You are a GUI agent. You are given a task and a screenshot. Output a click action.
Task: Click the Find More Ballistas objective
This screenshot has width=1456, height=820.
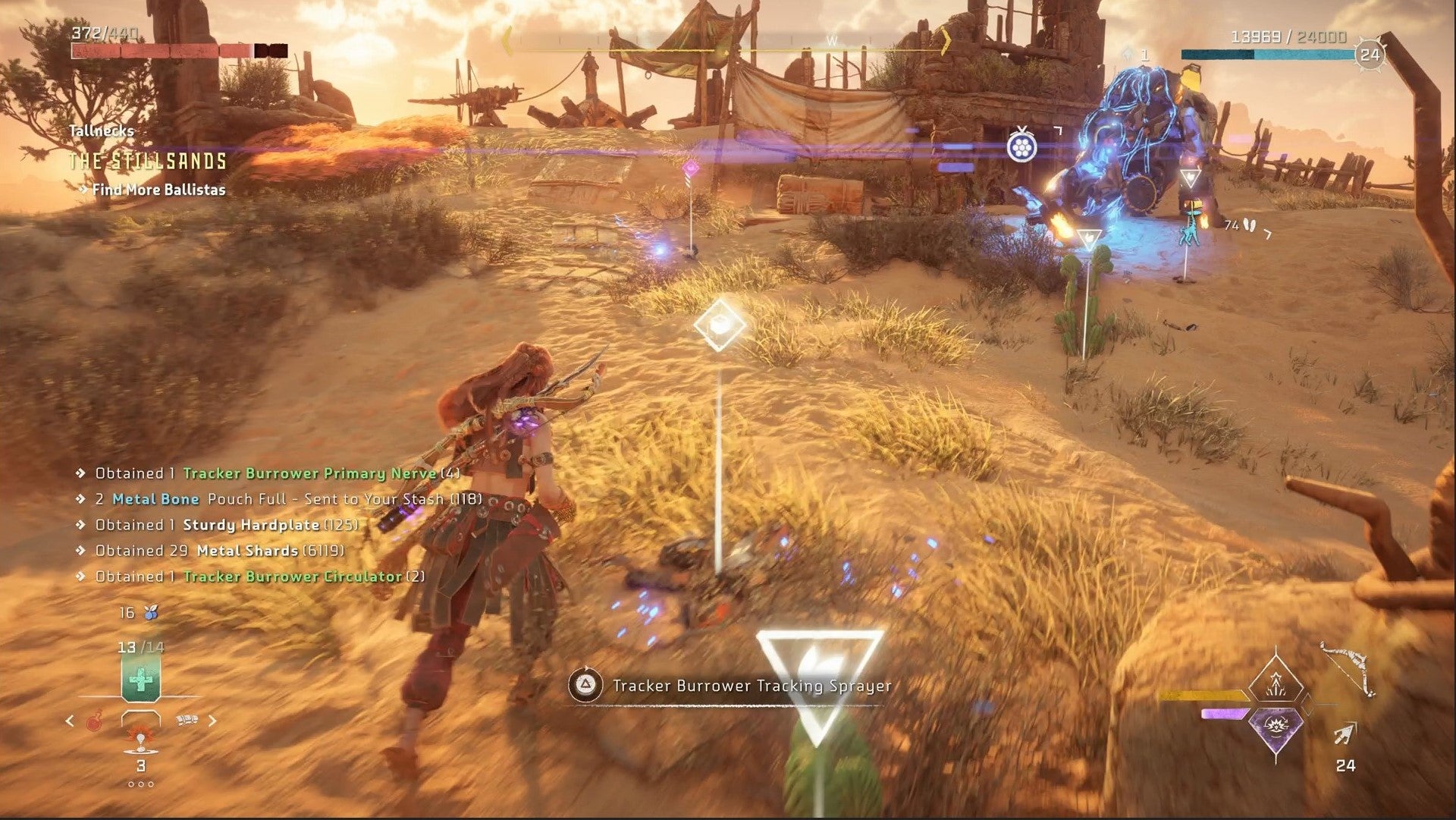(158, 190)
